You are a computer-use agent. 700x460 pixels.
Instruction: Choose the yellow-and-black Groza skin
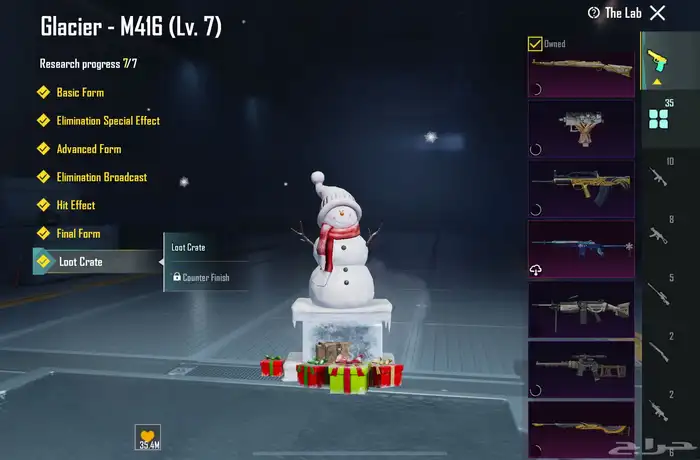click(x=580, y=189)
